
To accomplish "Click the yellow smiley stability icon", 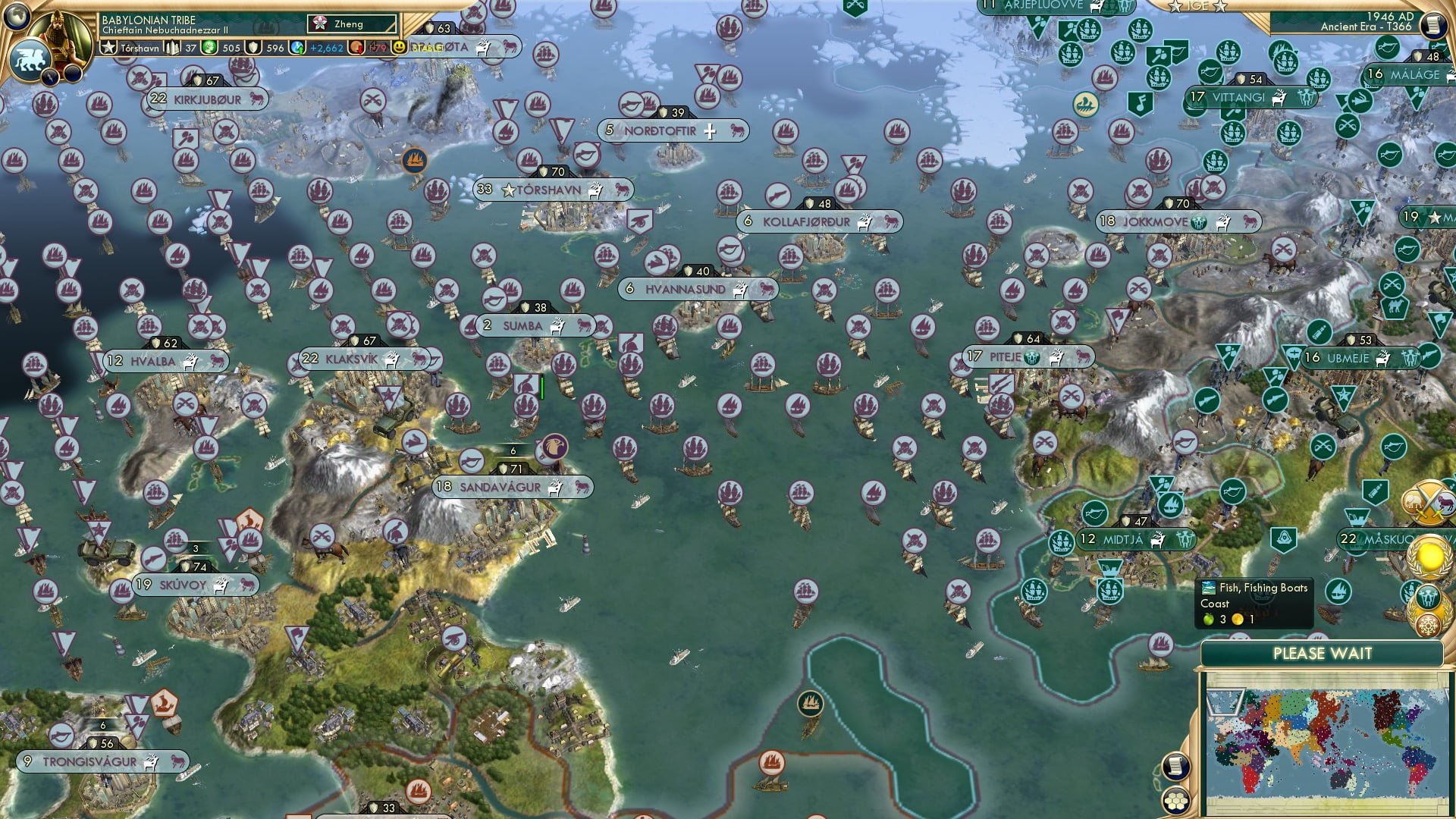I will (399, 47).
